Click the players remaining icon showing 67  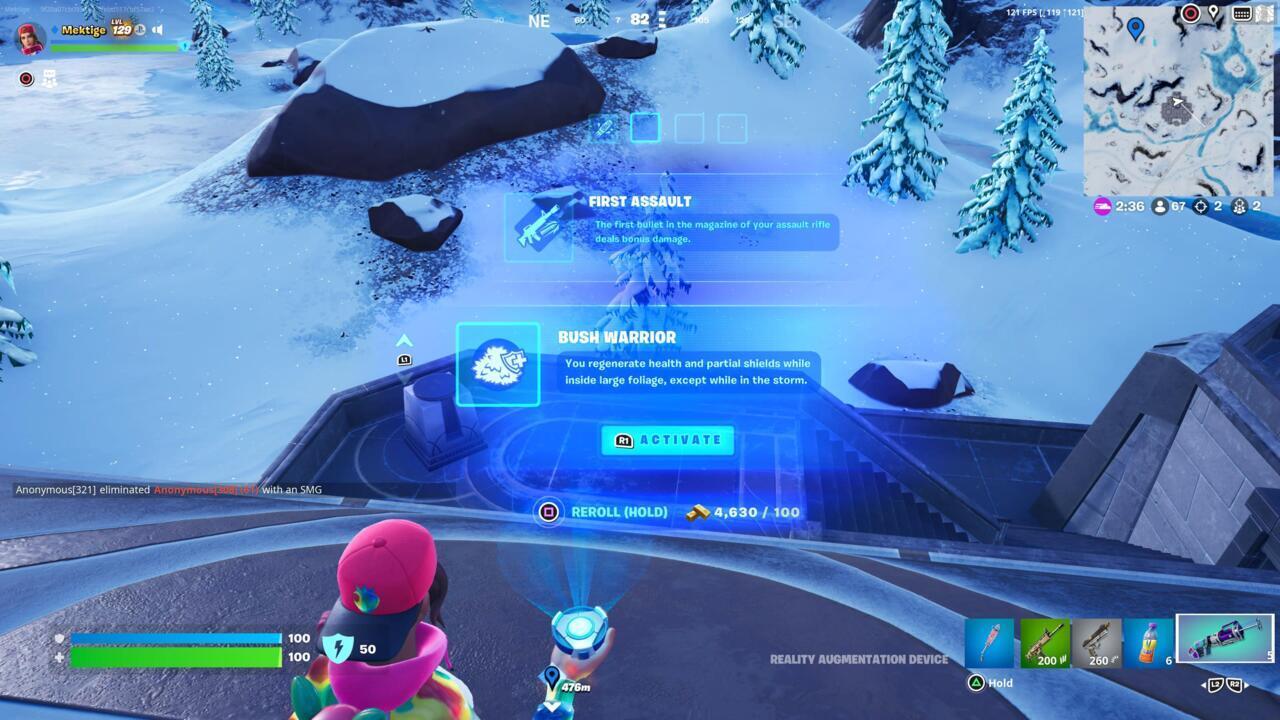[1159, 208]
